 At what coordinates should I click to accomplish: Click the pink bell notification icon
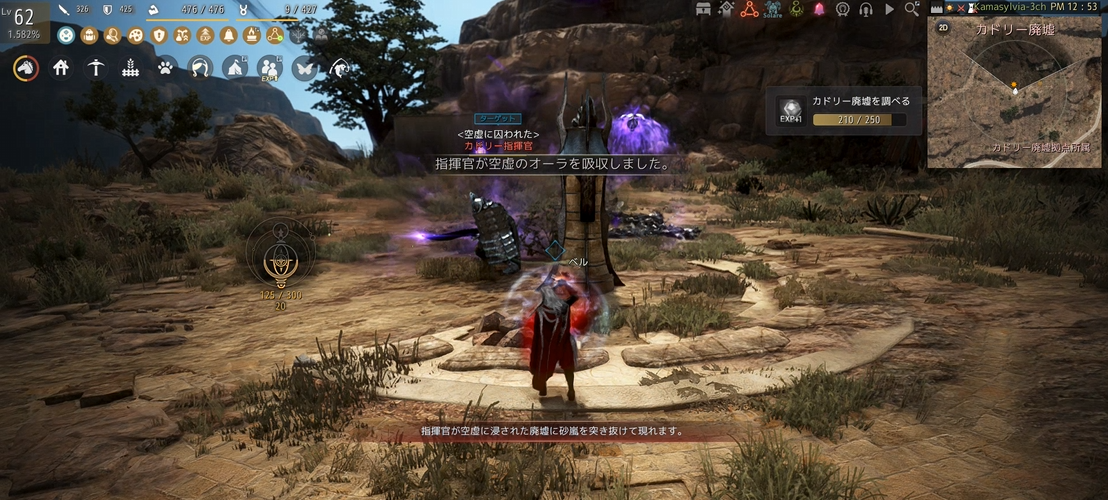[x=819, y=9]
